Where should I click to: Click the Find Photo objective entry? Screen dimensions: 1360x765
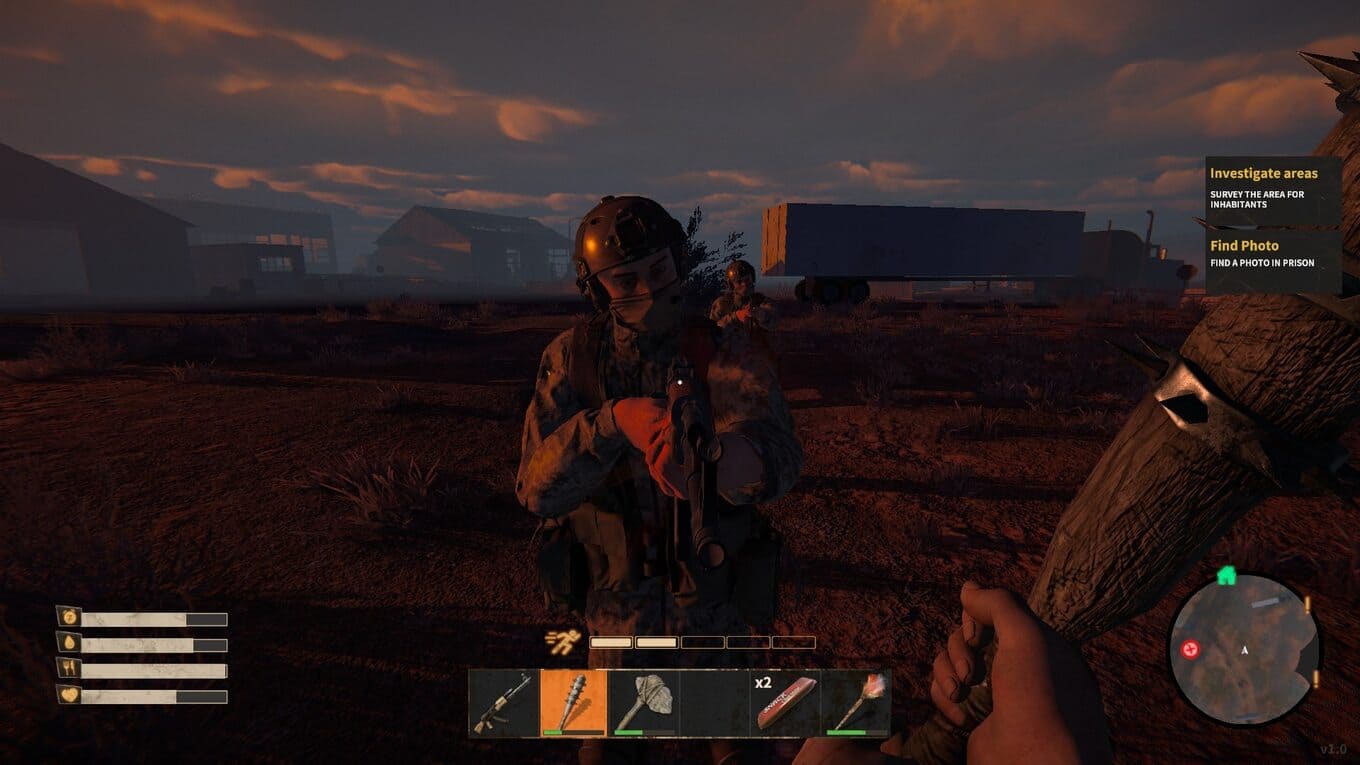point(1272,253)
